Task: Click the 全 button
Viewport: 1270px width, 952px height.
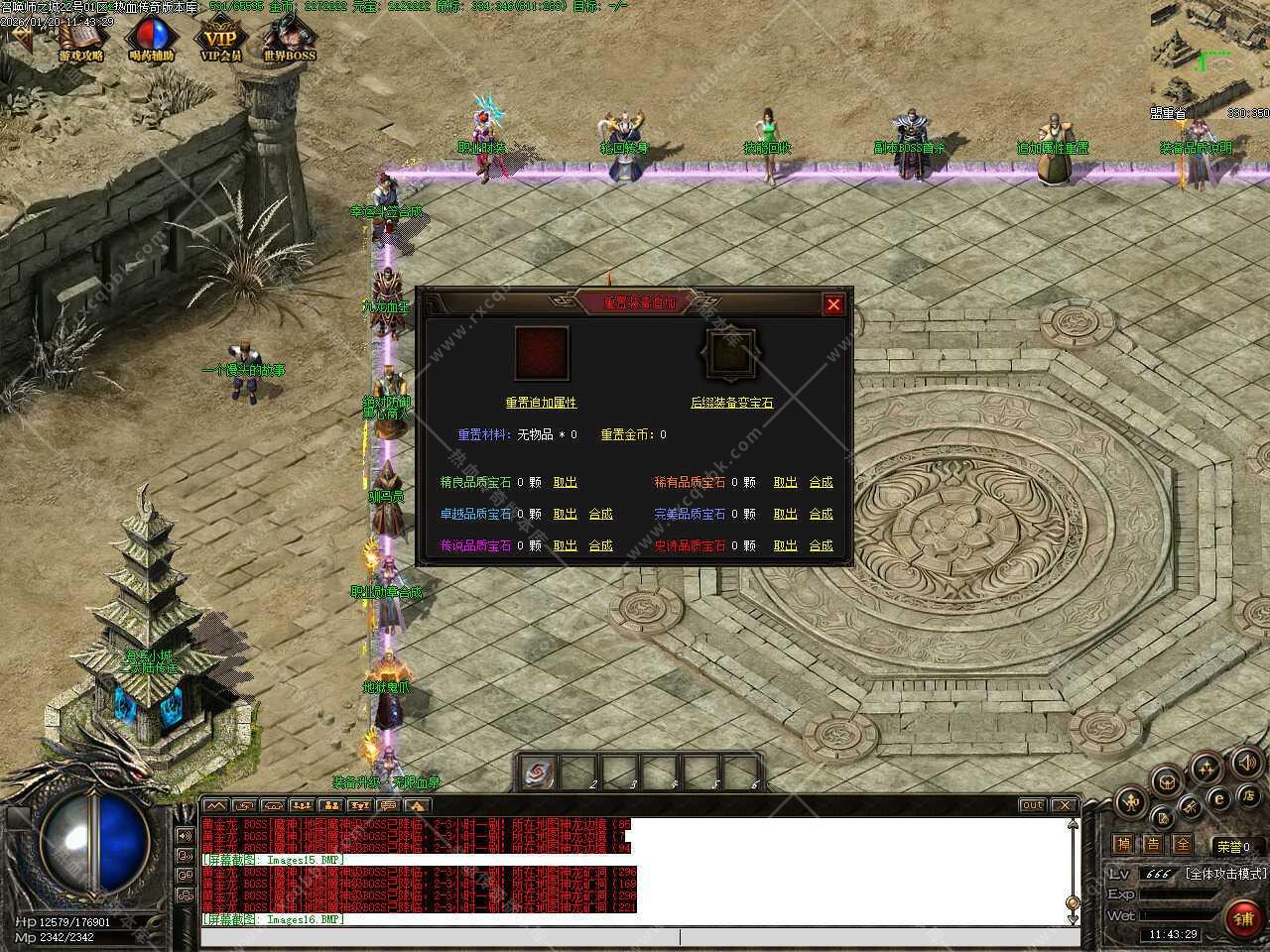Action: tap(1182, 845)
